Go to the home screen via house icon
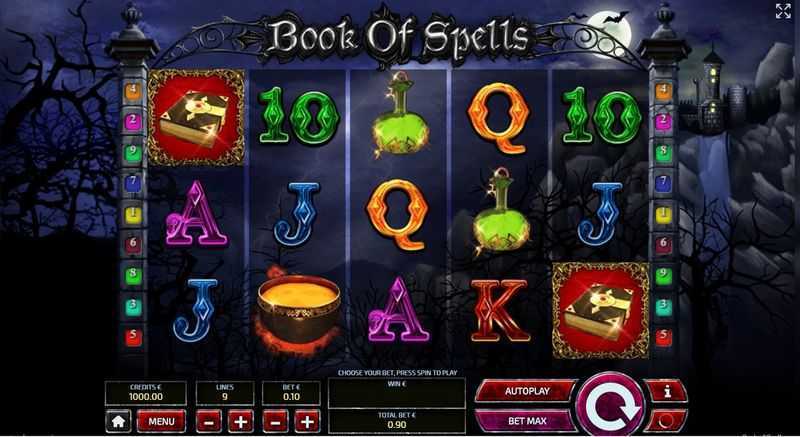 click(118, 421)
